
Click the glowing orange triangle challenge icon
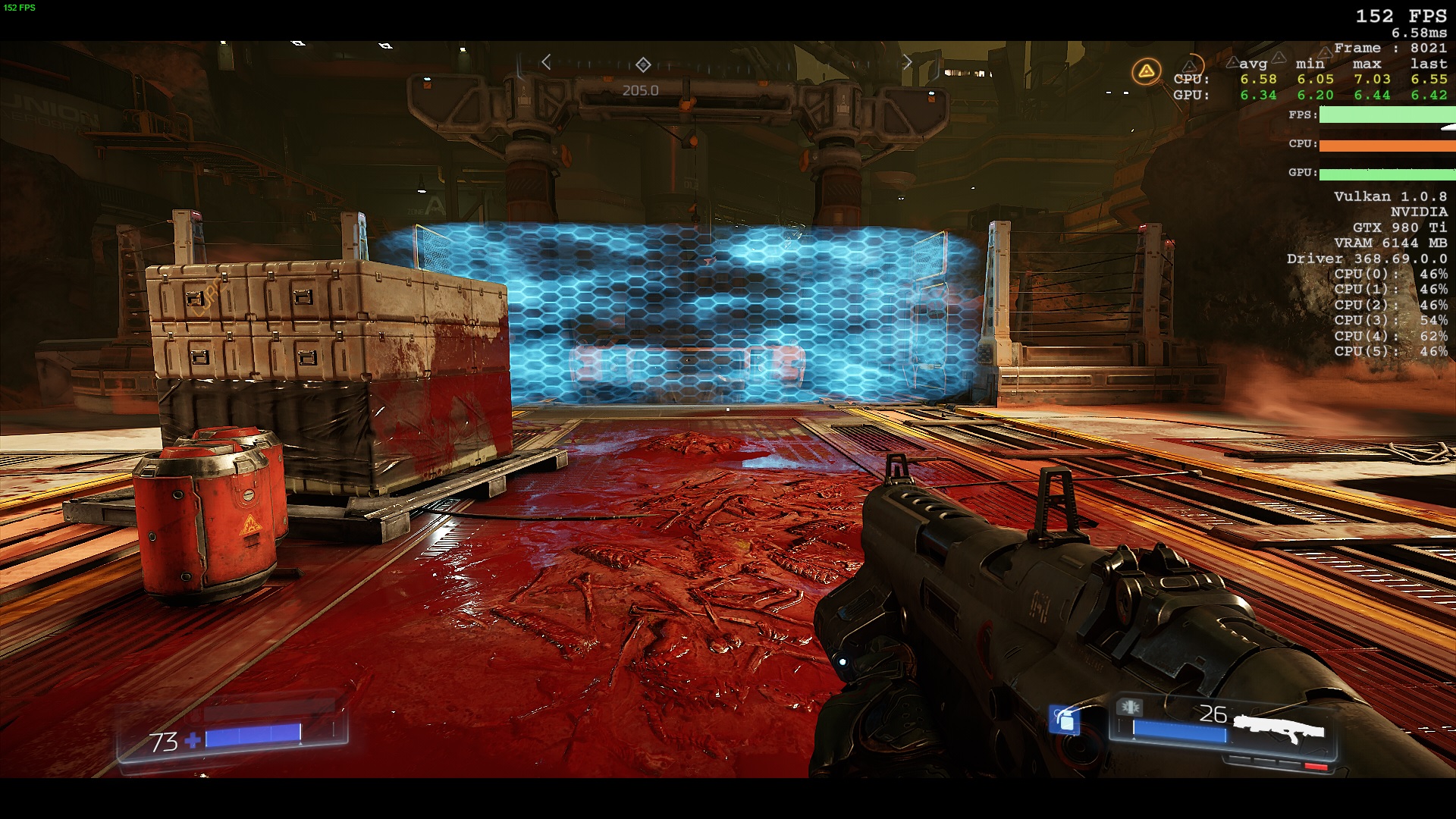tap(1146, 72)
